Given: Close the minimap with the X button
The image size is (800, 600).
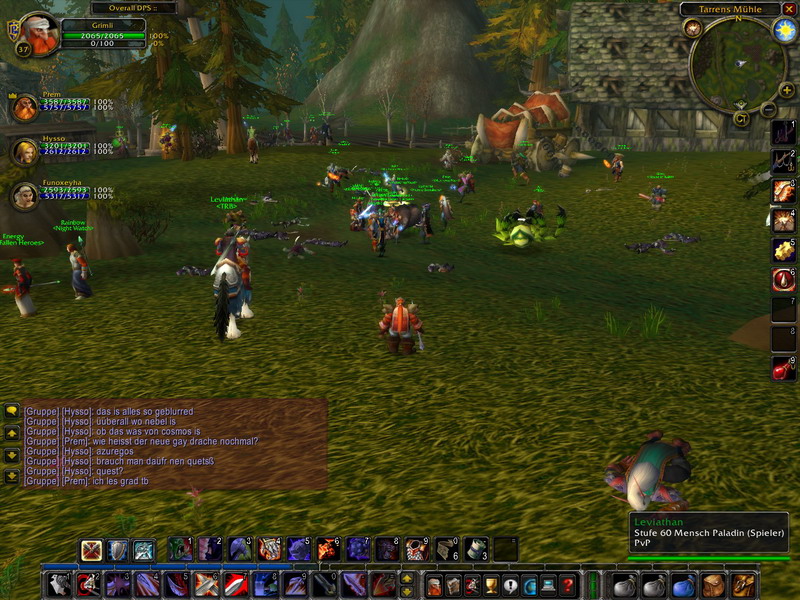Looking at the screenshot, I should [x=790, y=9].
